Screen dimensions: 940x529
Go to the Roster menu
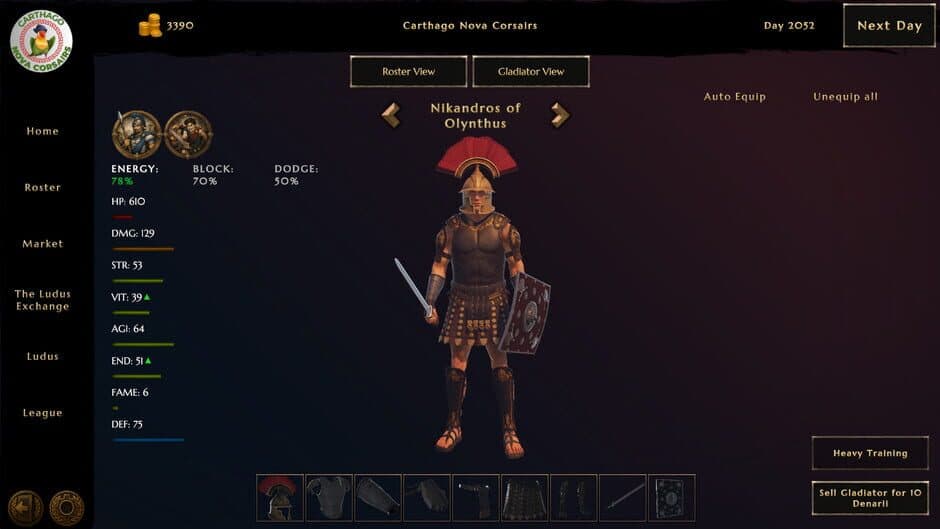click(x=42, y=187)
